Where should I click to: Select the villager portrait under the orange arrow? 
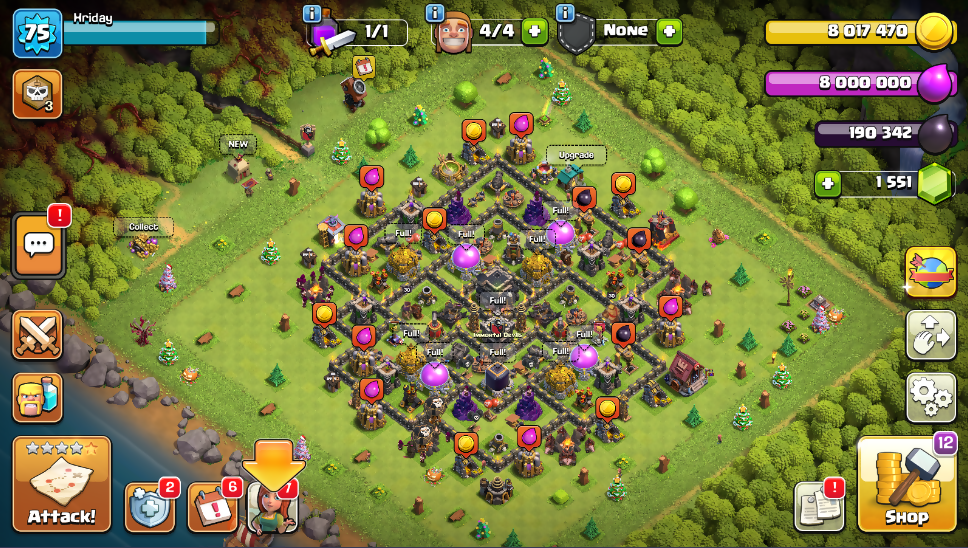click(x=272, y=507)
